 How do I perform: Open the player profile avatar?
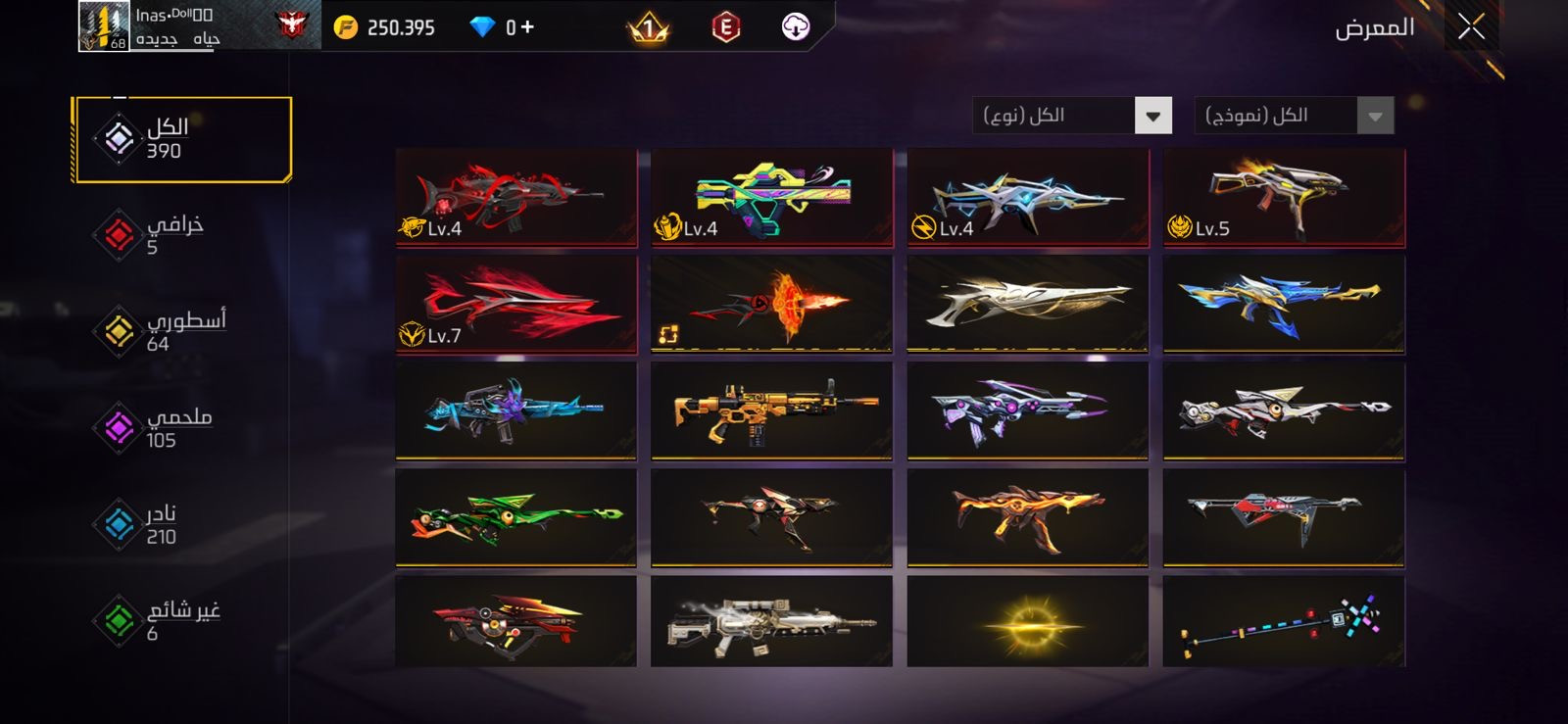click(x=104, y=26)
